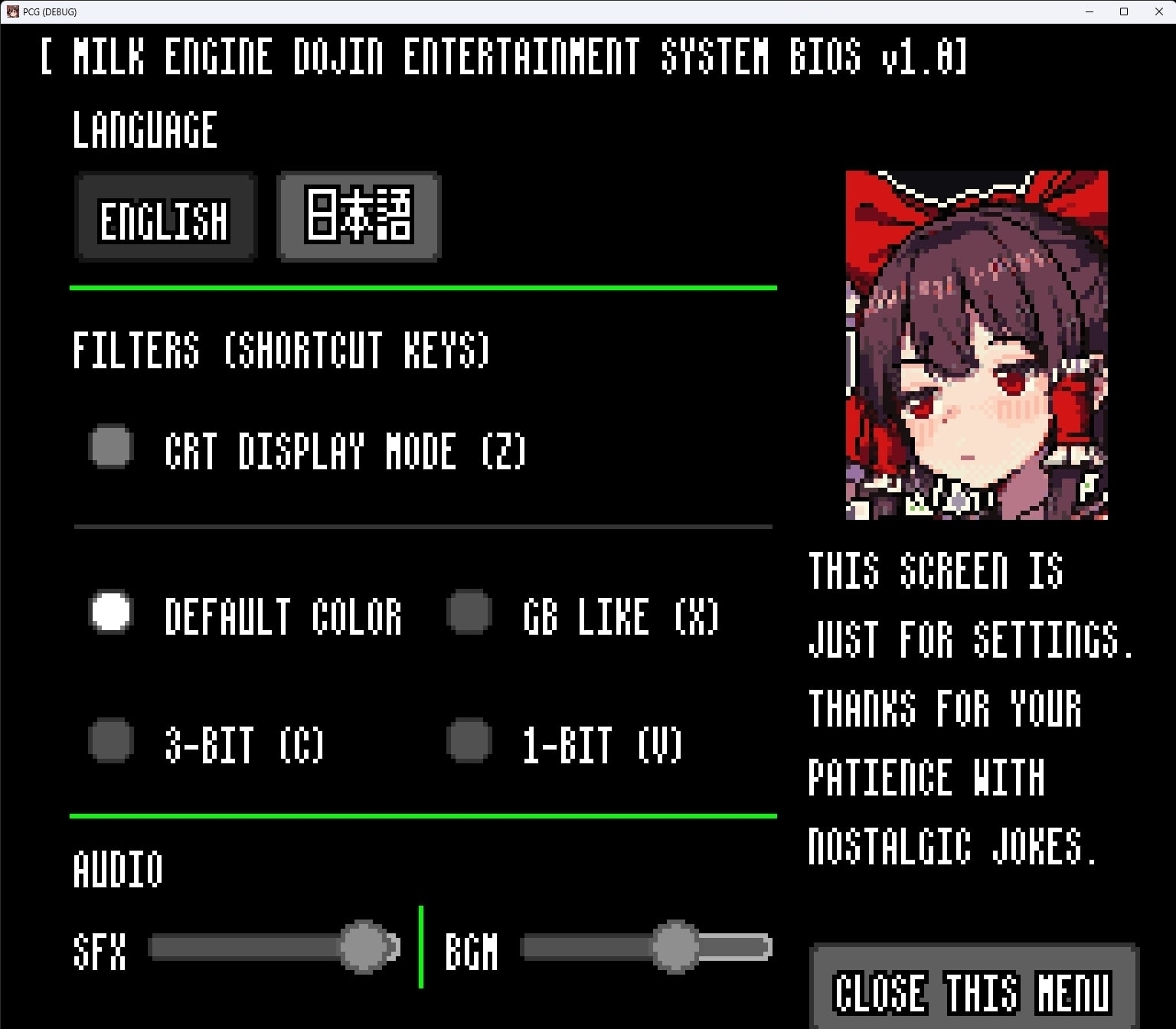Click the FILTERS (SHORTCUT KEYS) heading
The image size is (1176, 1029).
click(281, 351)
